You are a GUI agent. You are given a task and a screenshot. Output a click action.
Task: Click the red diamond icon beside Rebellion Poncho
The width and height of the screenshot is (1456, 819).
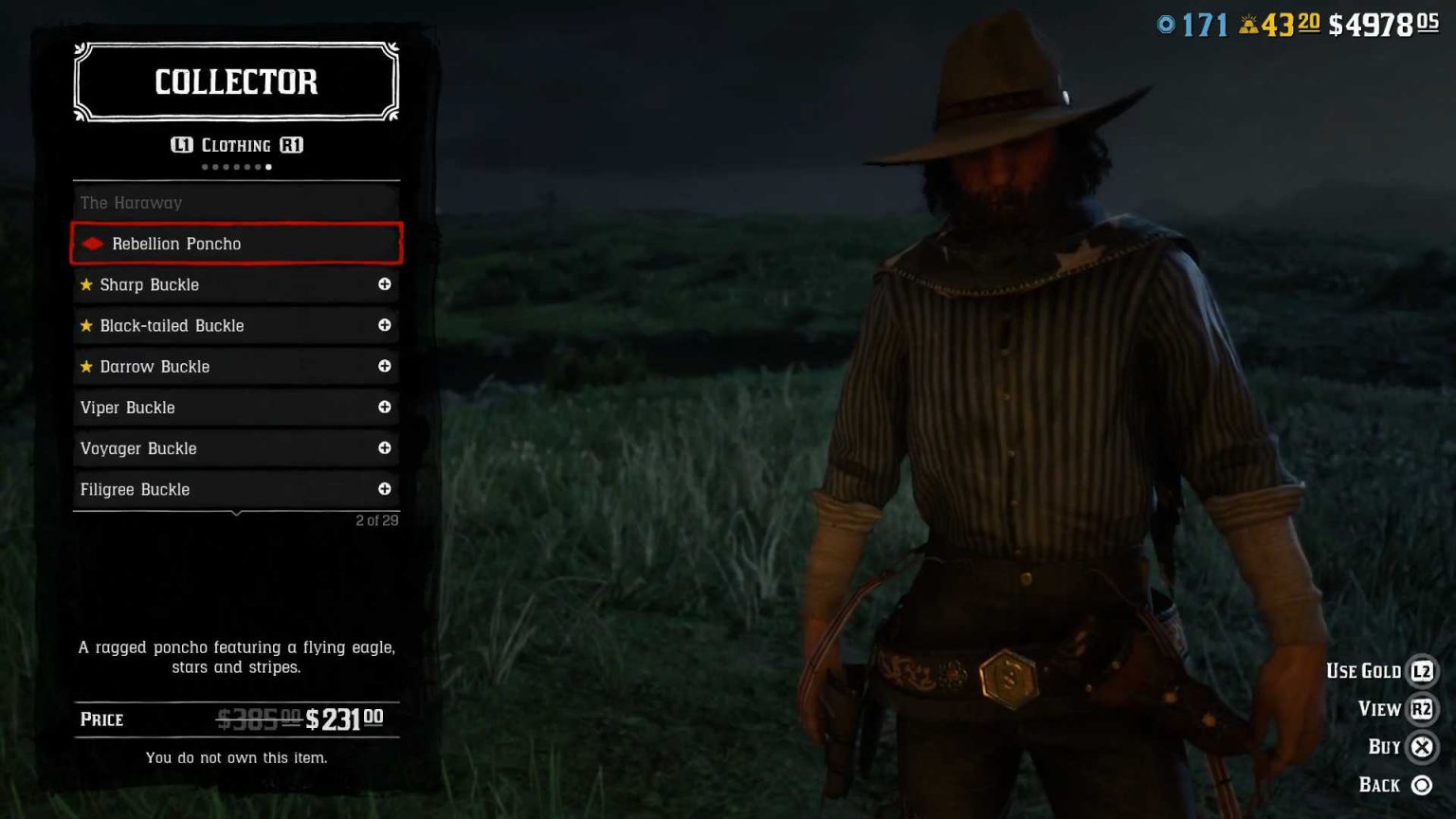click(92, 244)
